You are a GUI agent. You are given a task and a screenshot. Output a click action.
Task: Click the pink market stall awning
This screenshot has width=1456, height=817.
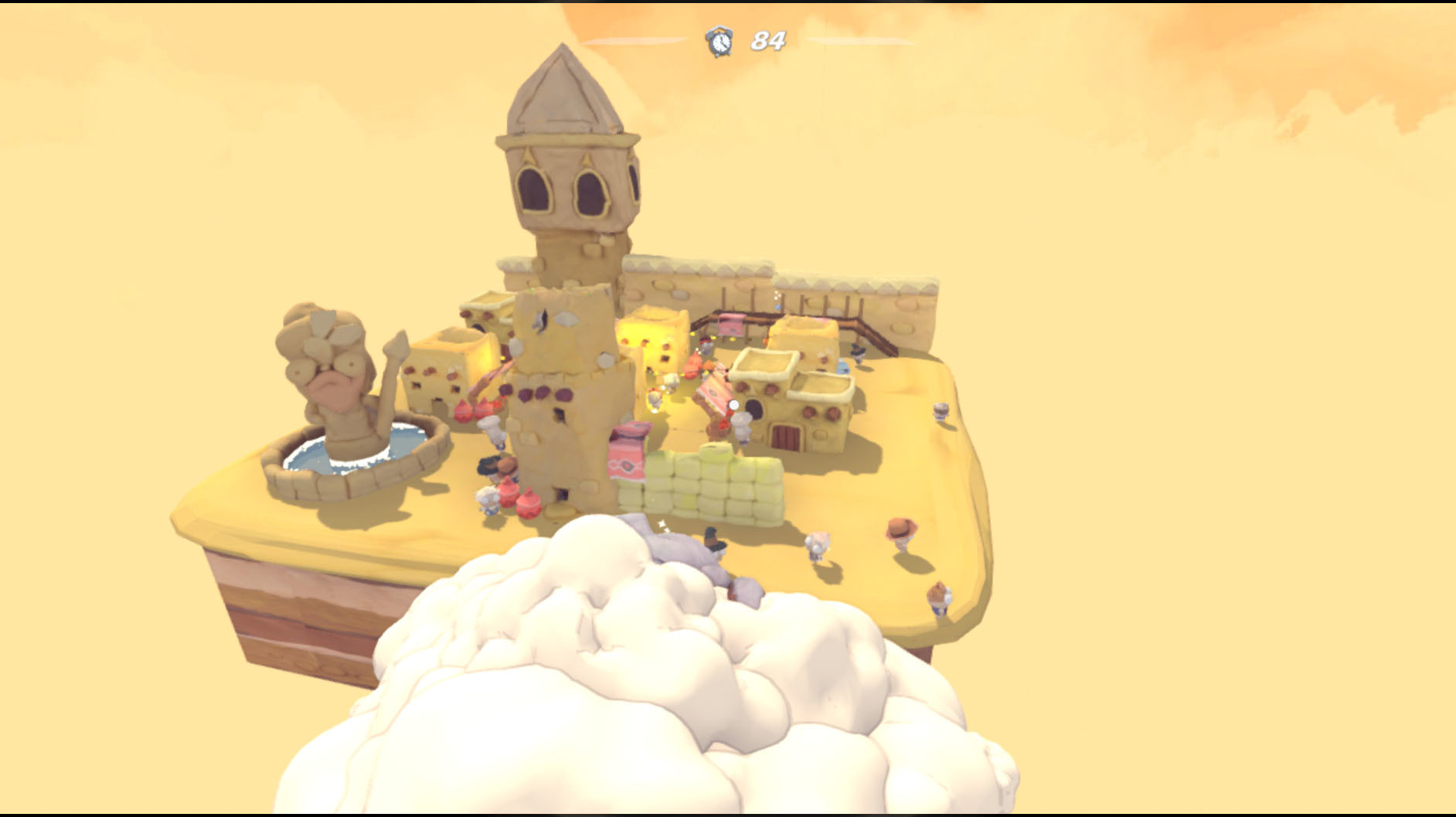[x=730, y=322]
